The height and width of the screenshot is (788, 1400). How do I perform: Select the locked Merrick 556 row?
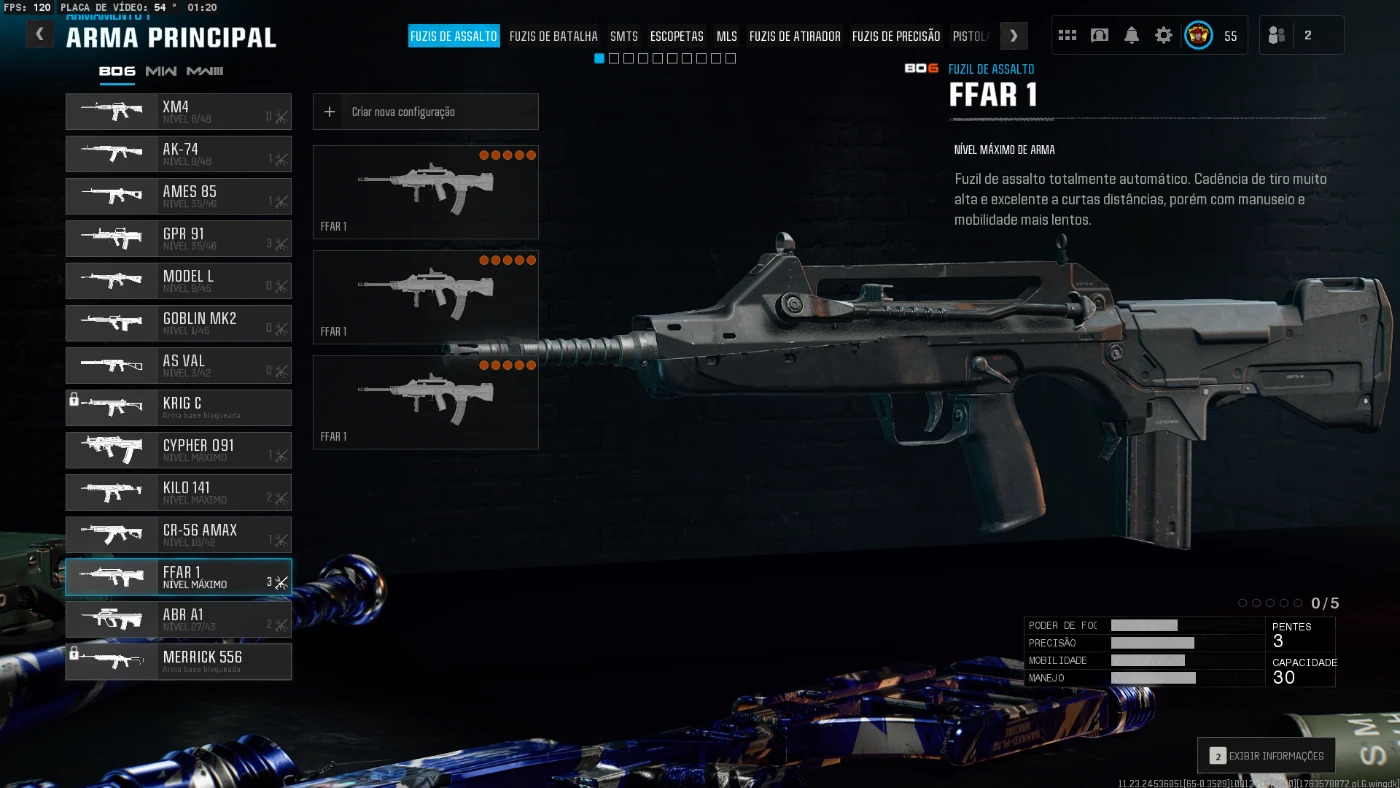pyautogui.click(x=179, y=661)
